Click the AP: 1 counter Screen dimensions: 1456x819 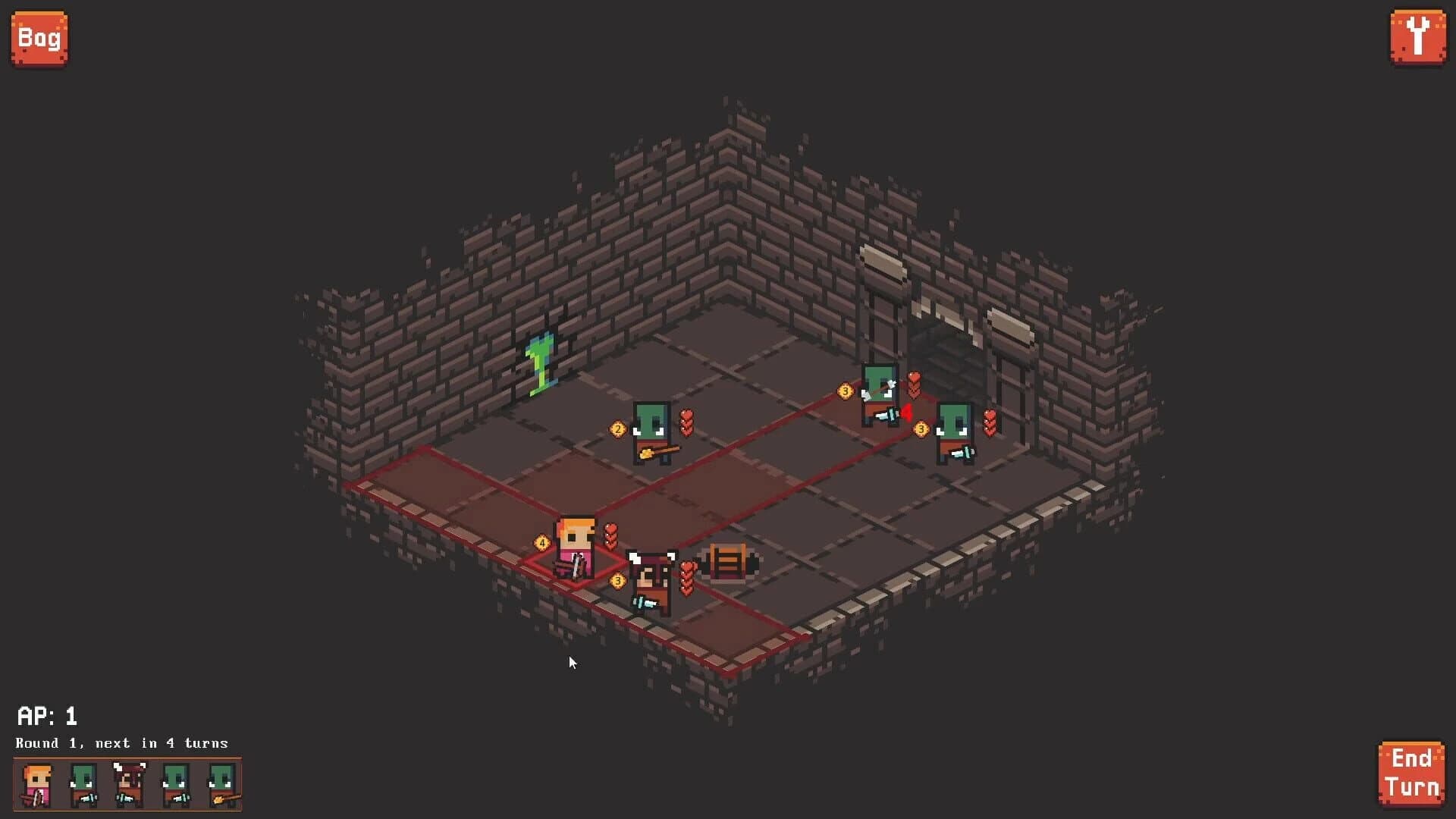pos(48,716)
